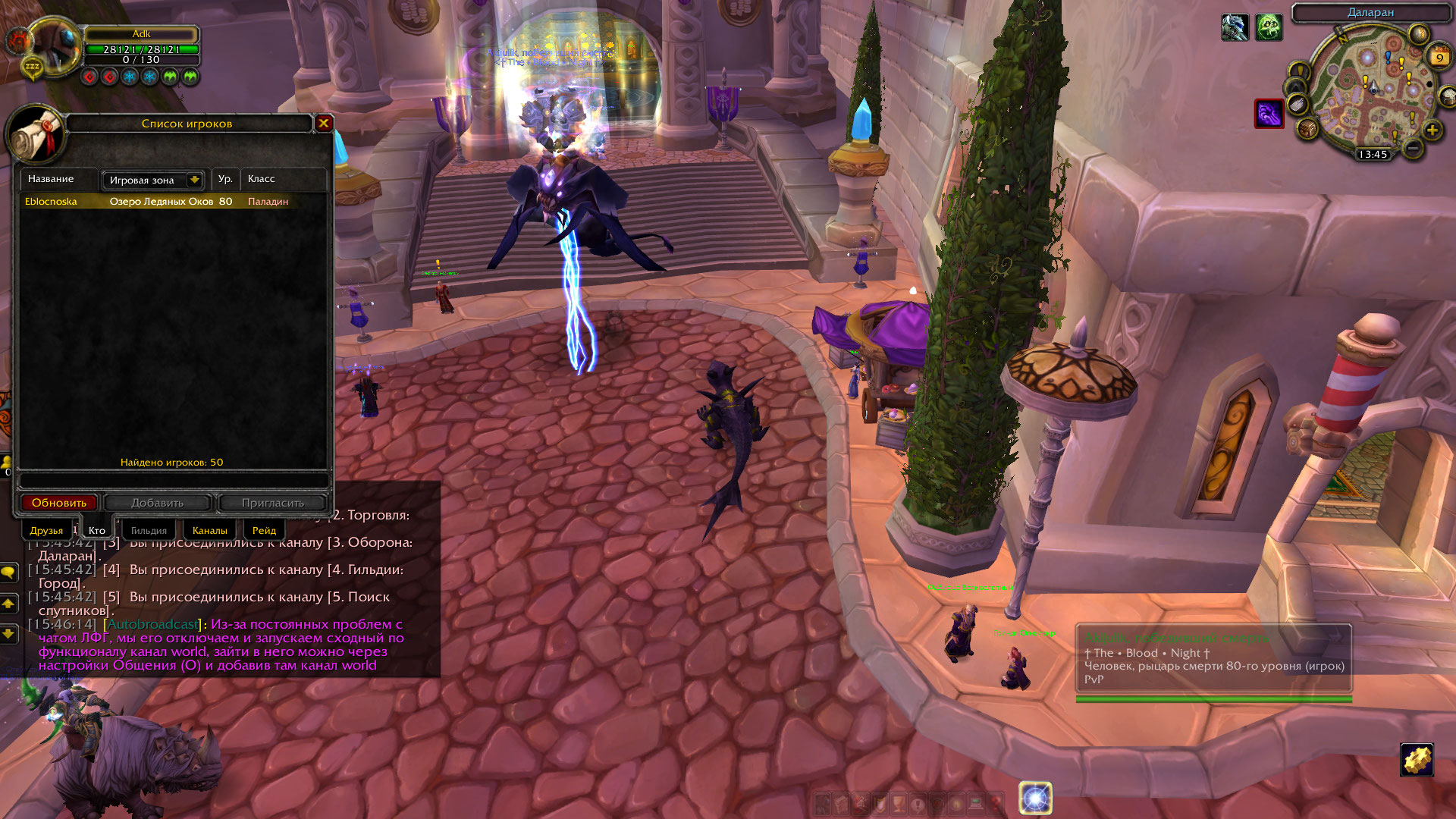This screenshot has height=819, width=1456.
Task: Open the Гильдия tab
Action: pos(149,530)
